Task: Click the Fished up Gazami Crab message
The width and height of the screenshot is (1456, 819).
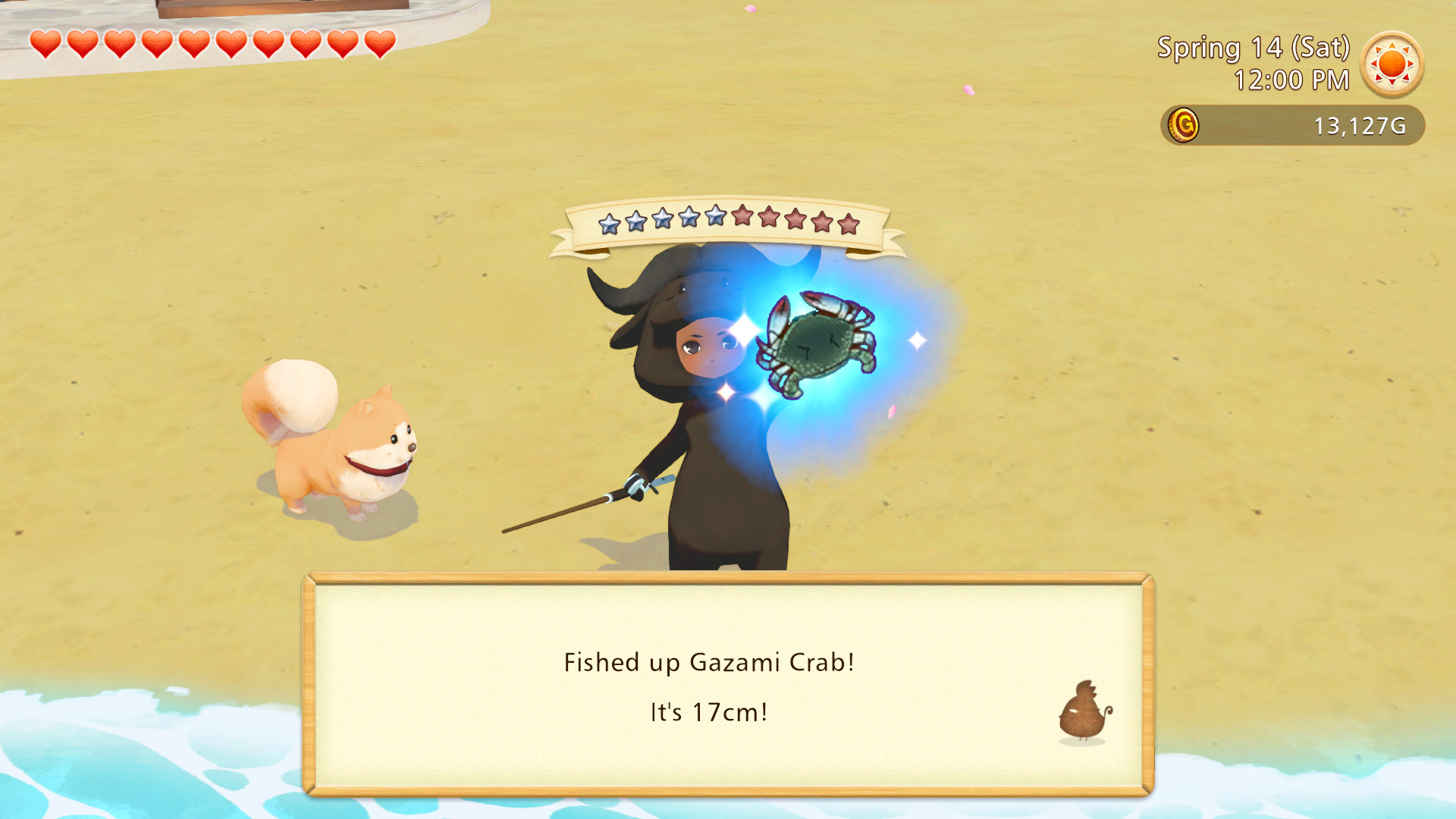Action: (708, 662)
